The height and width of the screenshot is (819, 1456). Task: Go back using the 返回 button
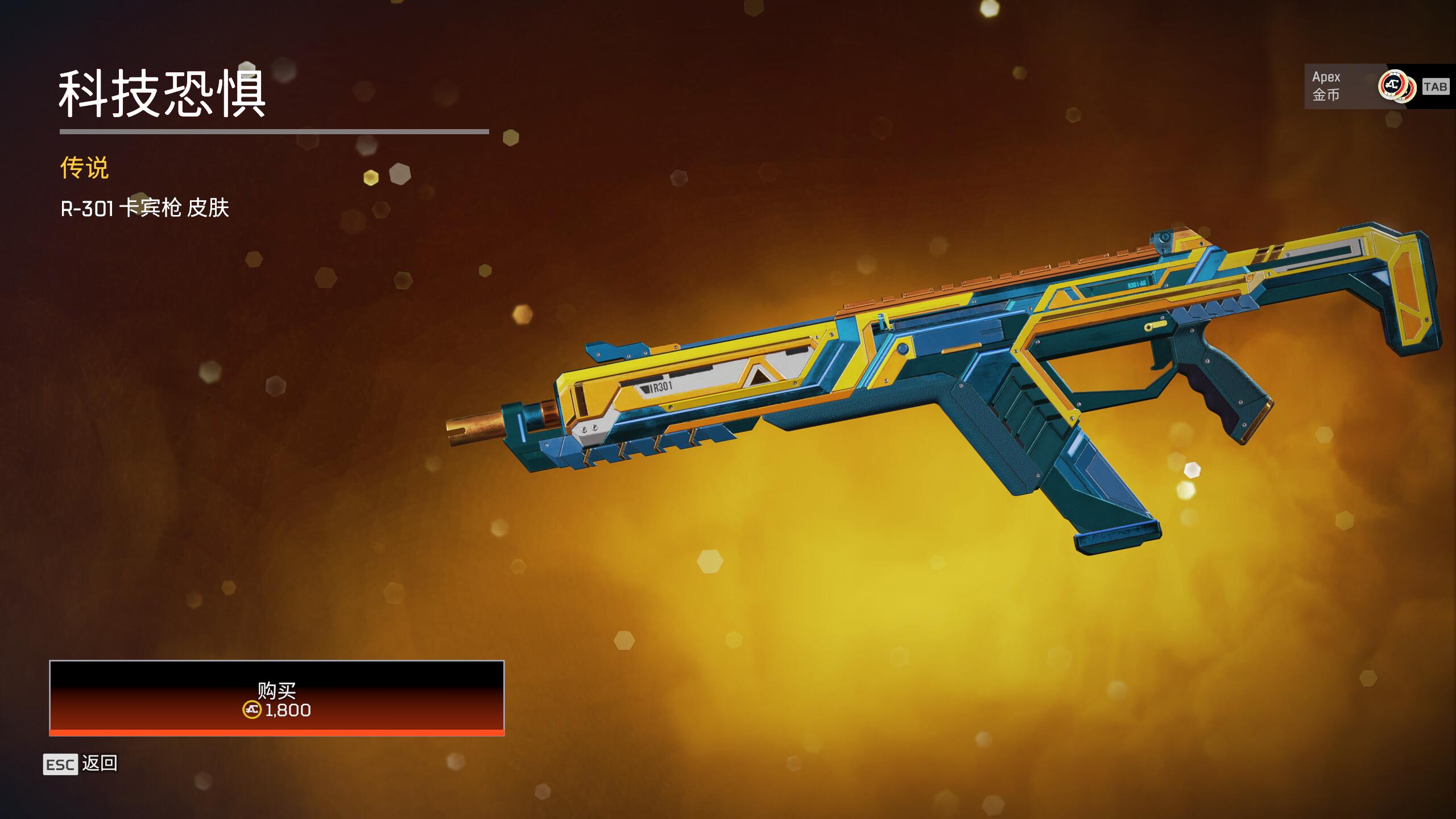tap(81, 764)
